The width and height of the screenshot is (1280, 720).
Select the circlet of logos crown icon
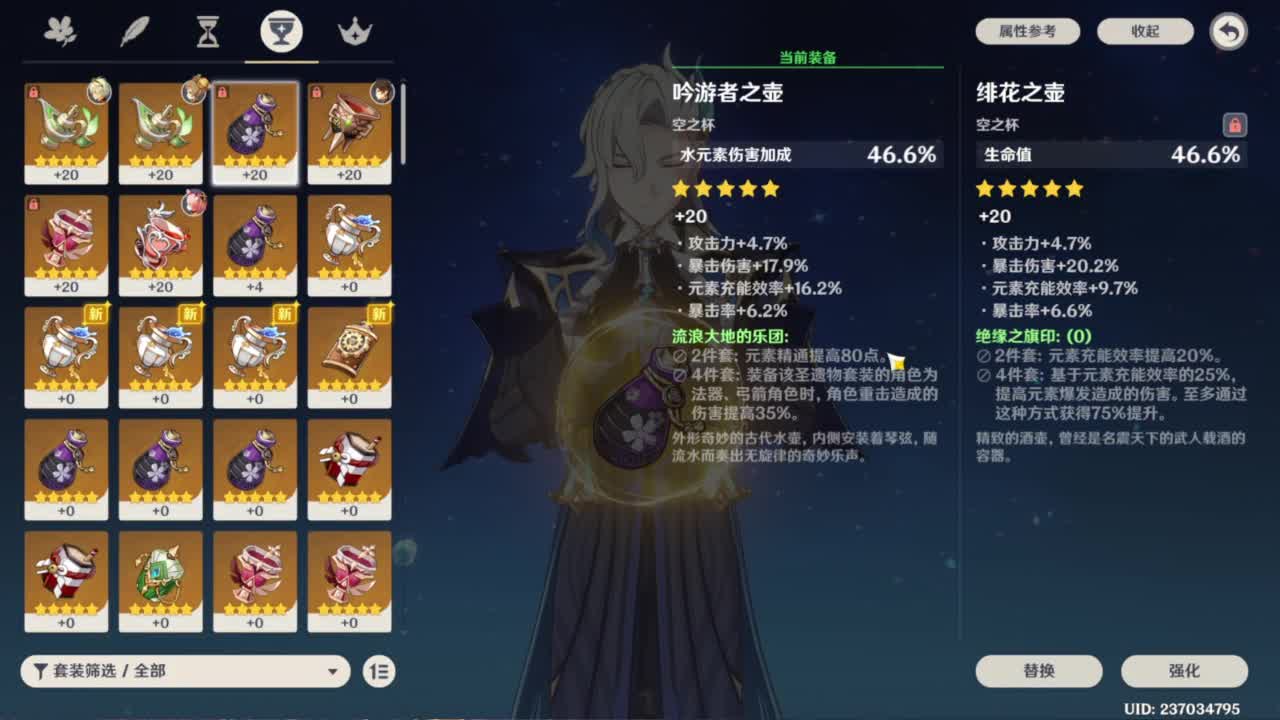click(354, 31)
